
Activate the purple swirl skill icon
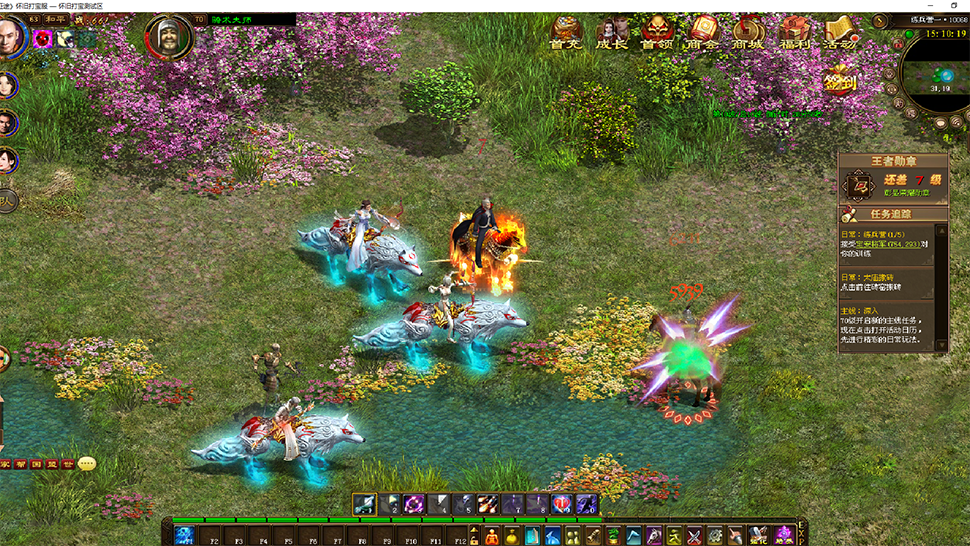pyautogui.click(x=414, y=505)
